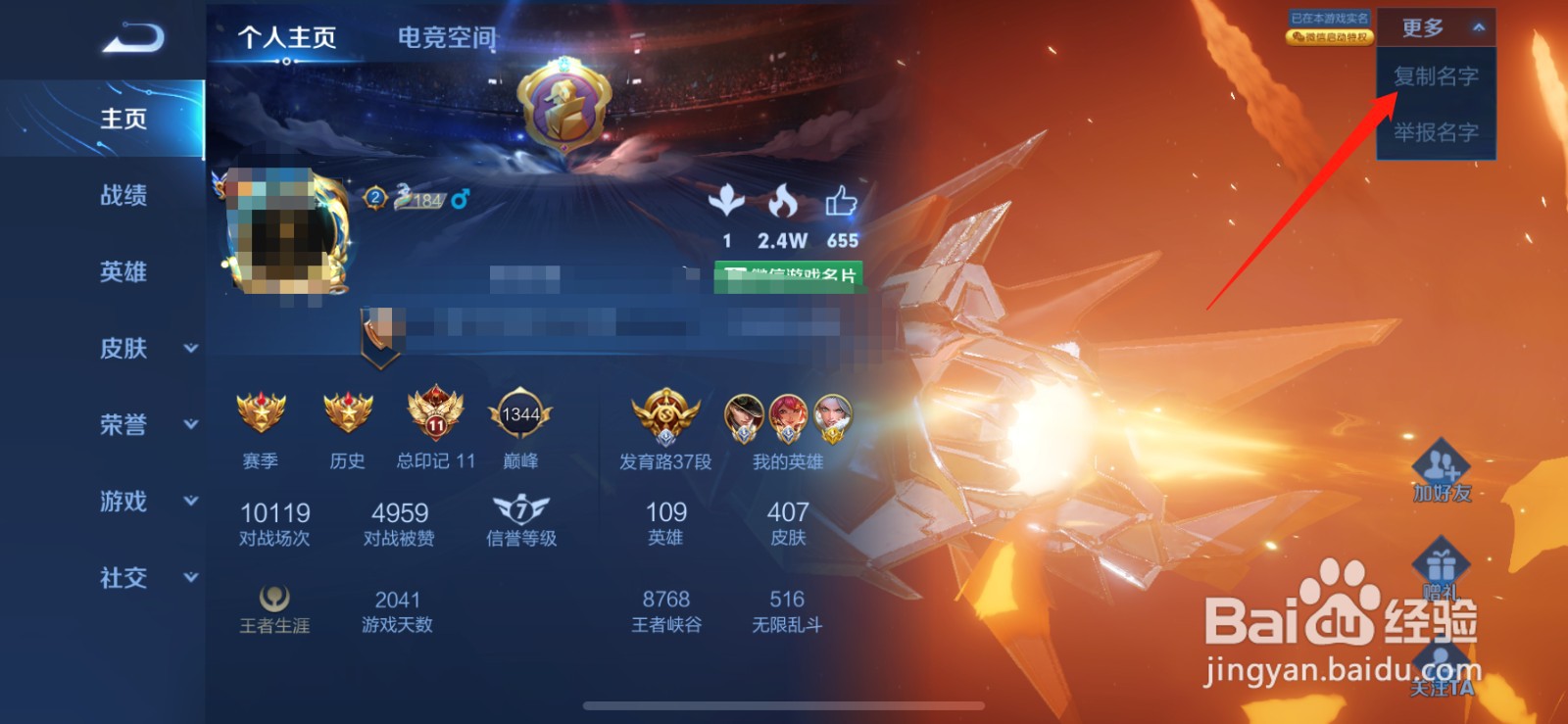Switch to the 电竞空间 tab
The height and width of the screenshot is (724, 1568).
[446, 37]
